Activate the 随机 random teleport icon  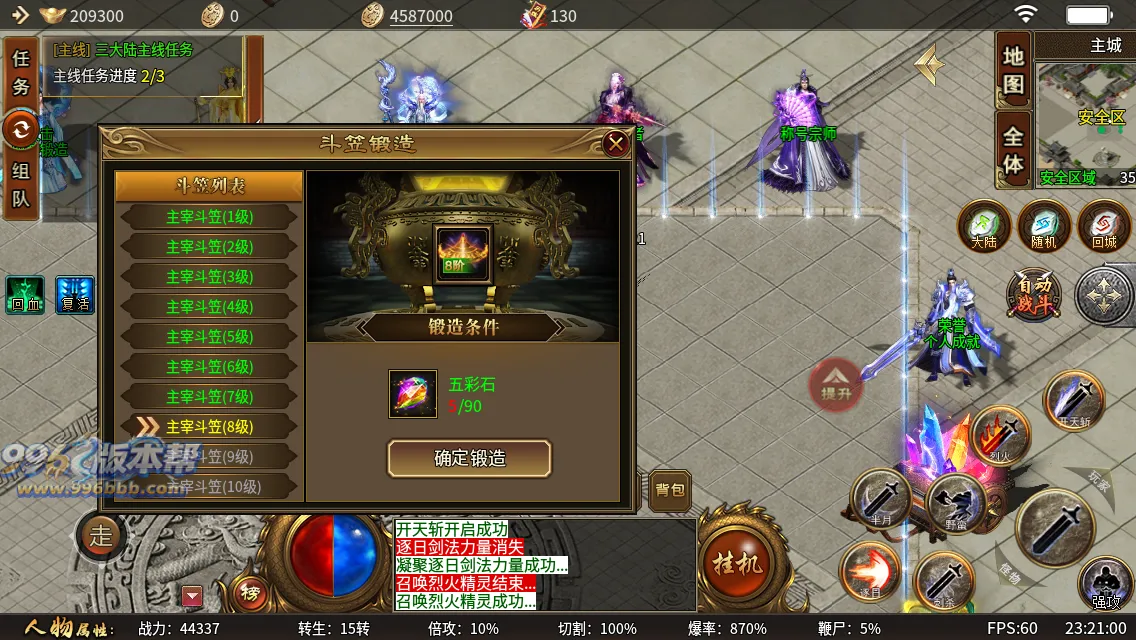click(x=1044, y=226)
